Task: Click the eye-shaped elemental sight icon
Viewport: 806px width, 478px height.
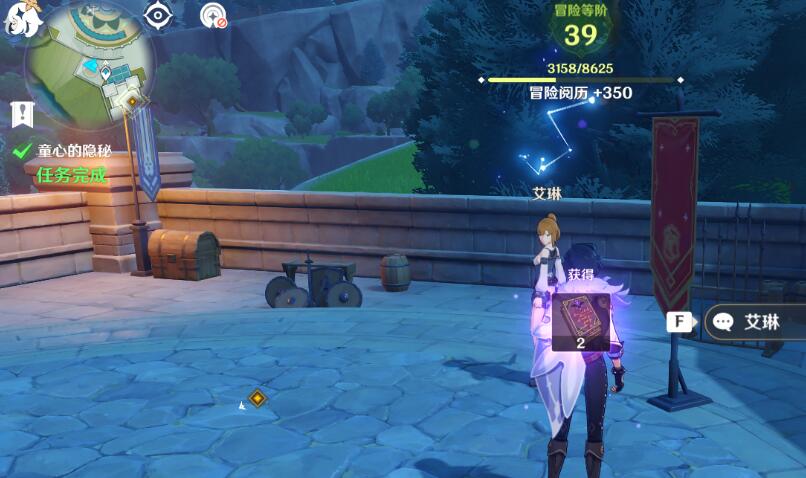Action: [158, 15]
